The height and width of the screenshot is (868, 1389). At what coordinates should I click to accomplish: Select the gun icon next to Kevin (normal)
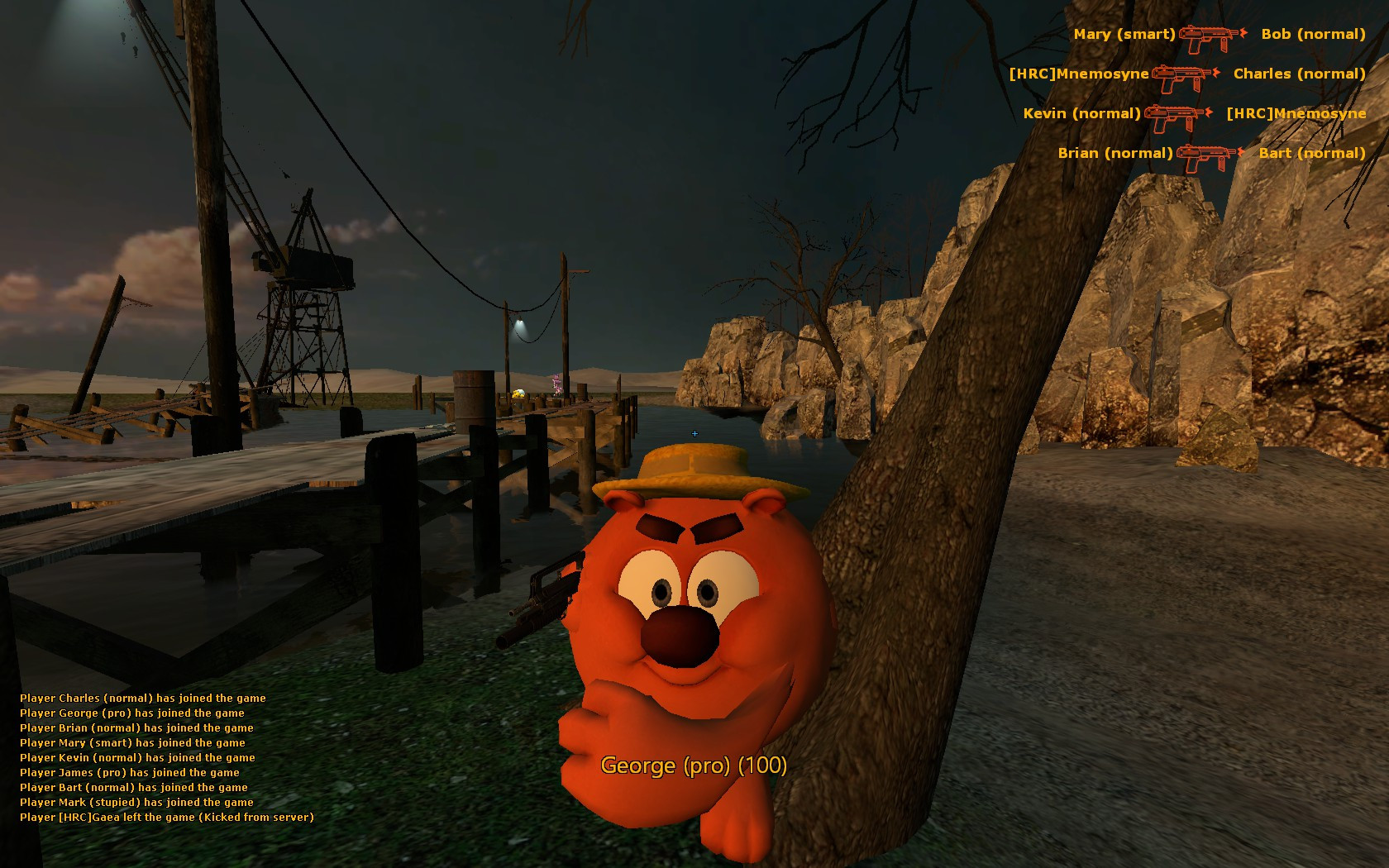pyautogui.click(x=1174, y=114)
